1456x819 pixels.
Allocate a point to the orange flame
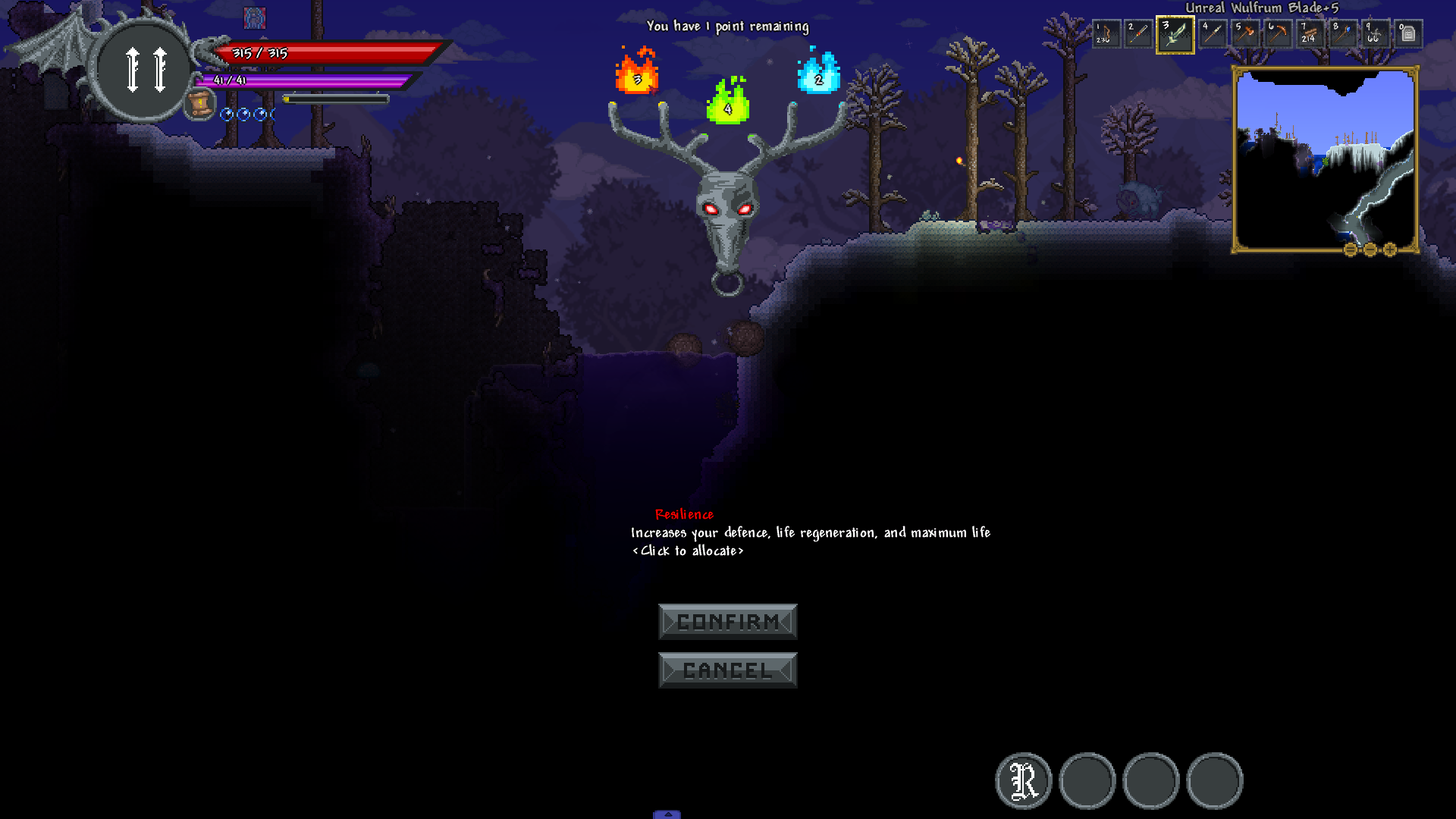coord(637,73)
